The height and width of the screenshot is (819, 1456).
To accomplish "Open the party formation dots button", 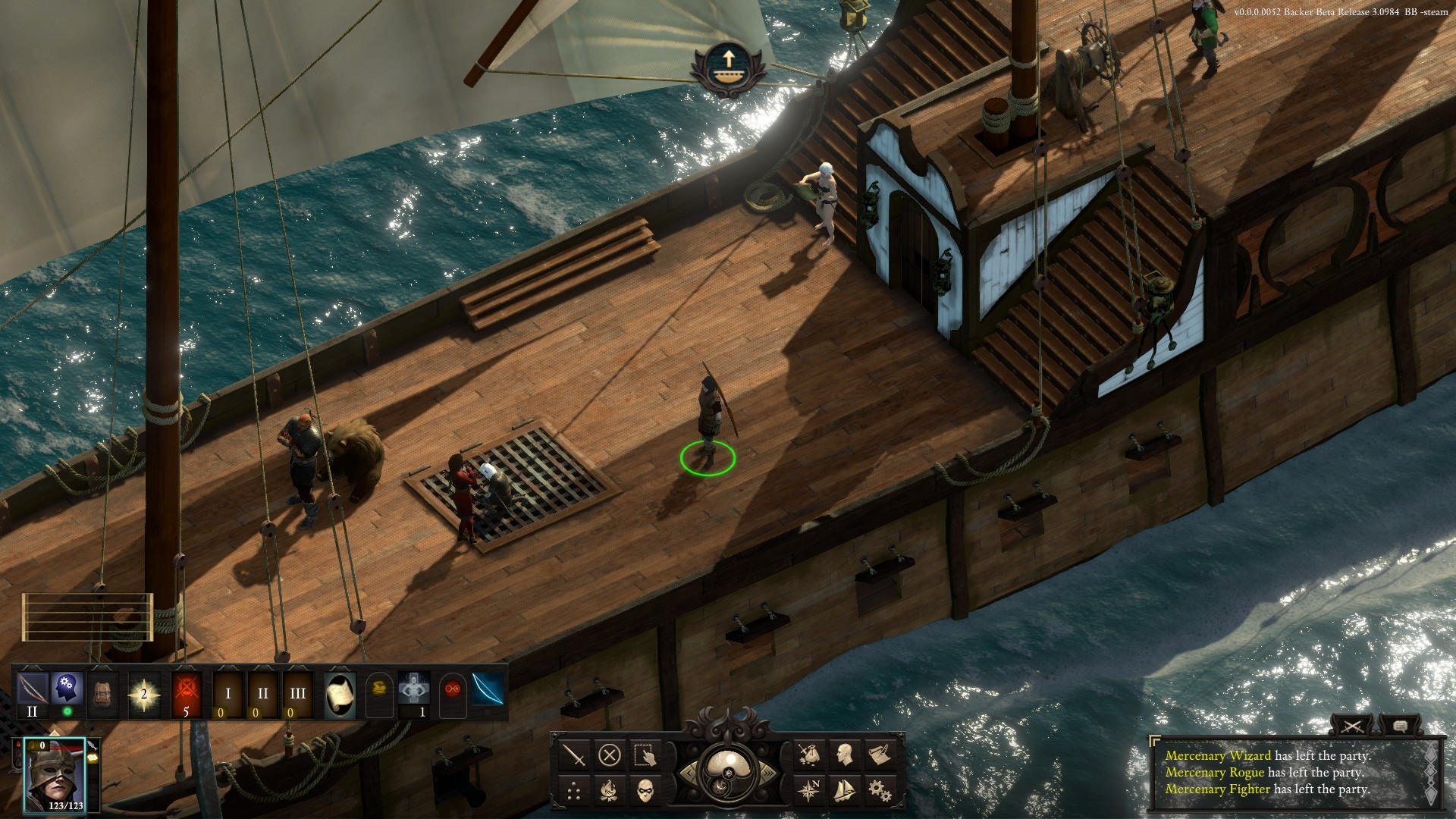I will [575, 791].
